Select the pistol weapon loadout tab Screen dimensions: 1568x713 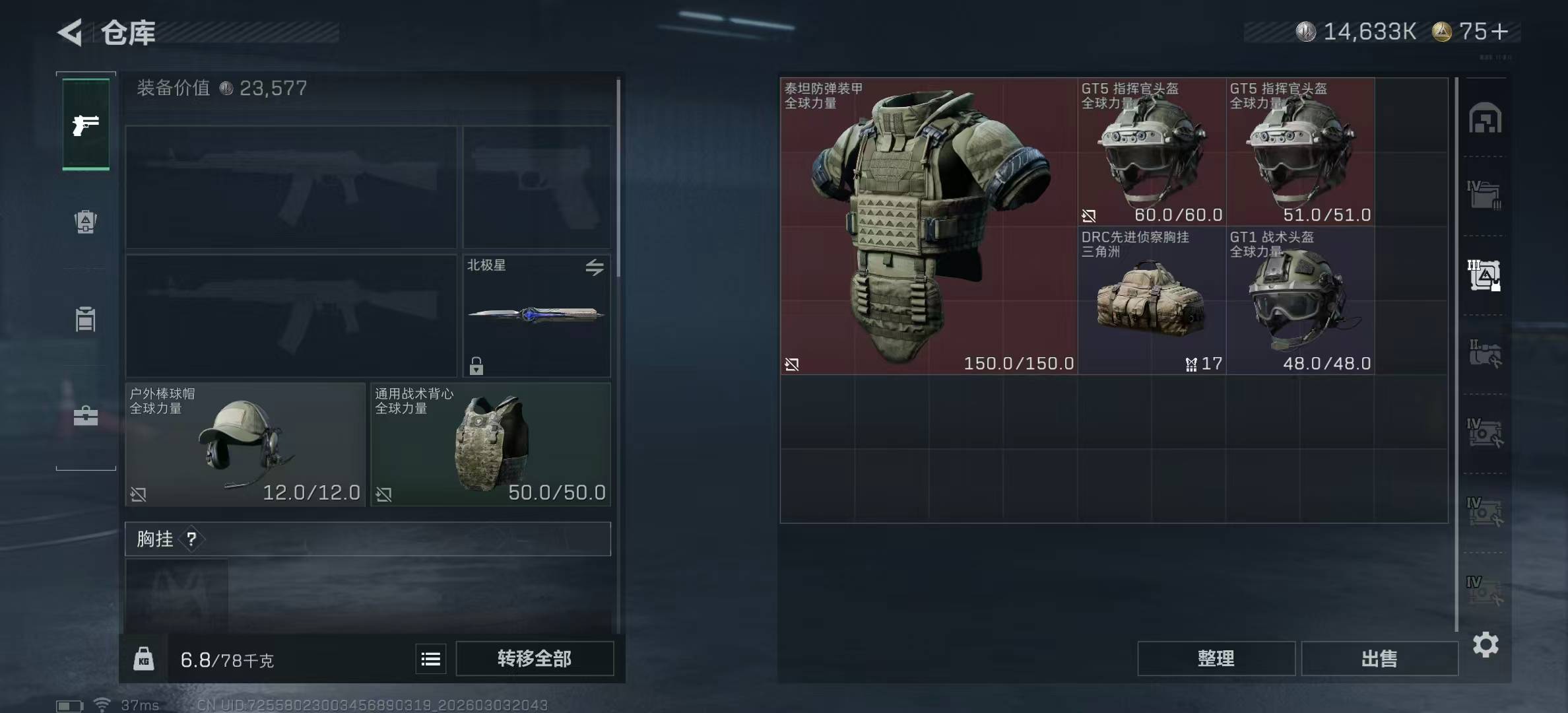pos(86,125)
